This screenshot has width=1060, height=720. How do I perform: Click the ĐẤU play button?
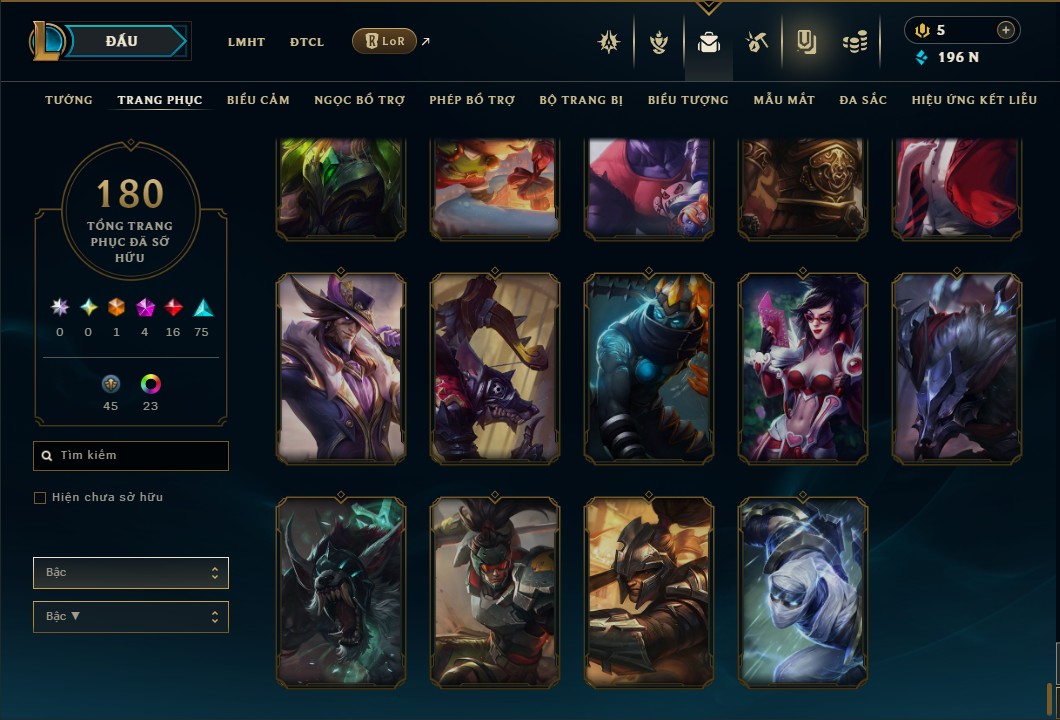coord(122,41)
